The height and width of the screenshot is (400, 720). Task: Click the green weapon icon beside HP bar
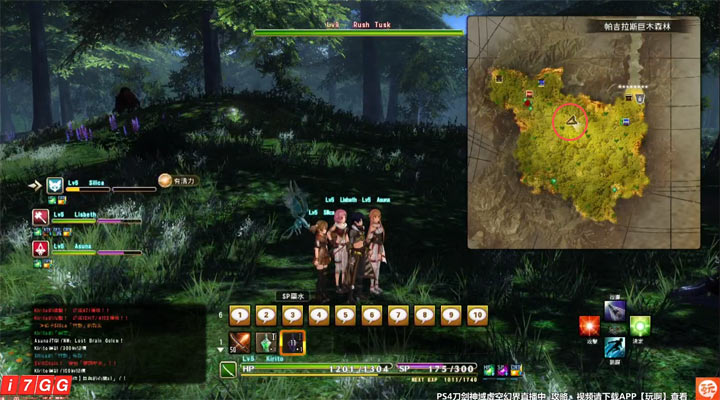(x=228, y=370)
